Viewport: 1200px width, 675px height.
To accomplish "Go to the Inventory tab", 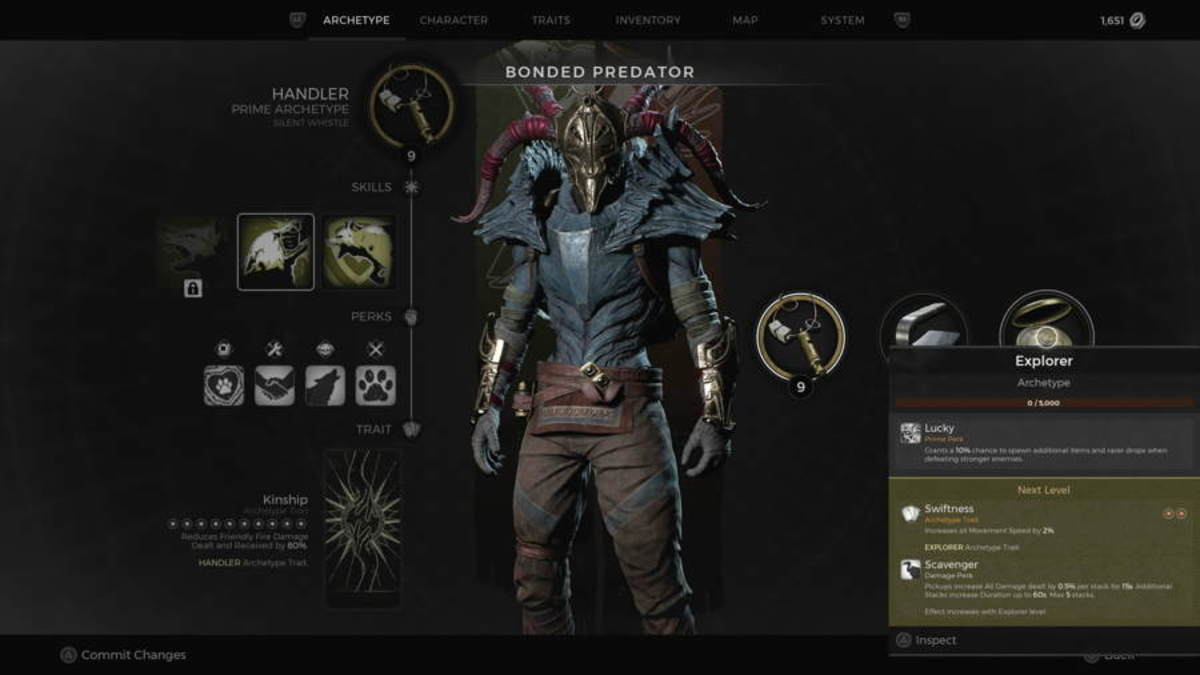I will (648, 20).
